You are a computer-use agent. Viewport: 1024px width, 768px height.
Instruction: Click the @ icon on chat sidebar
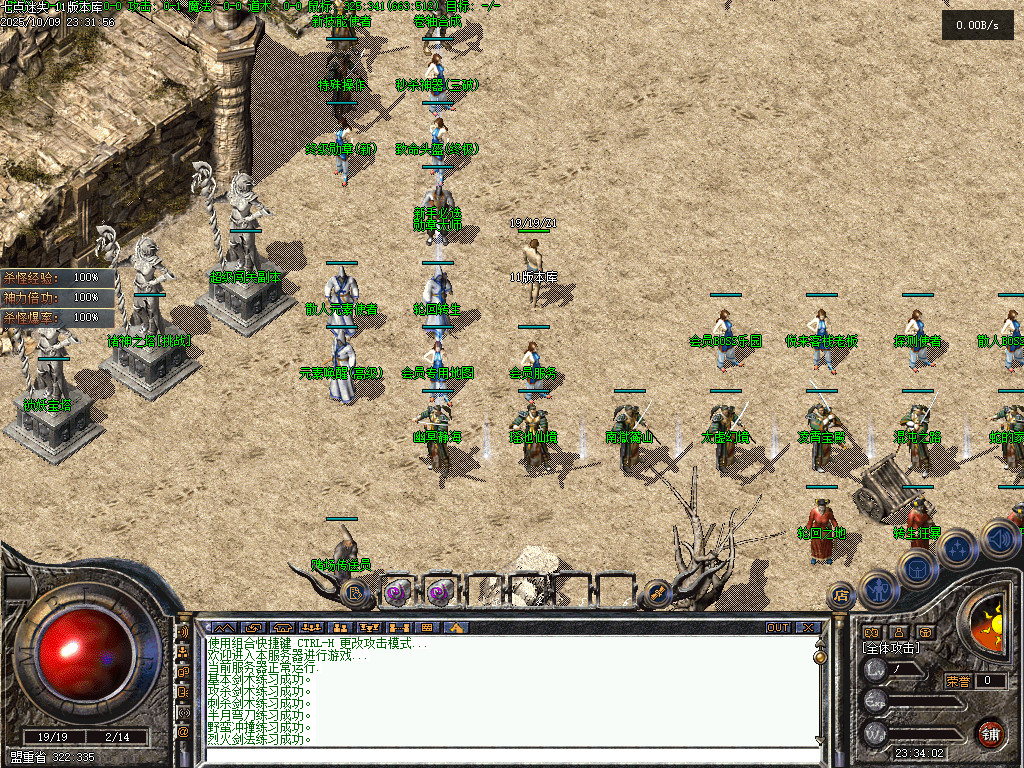click(x=183, y=731)
